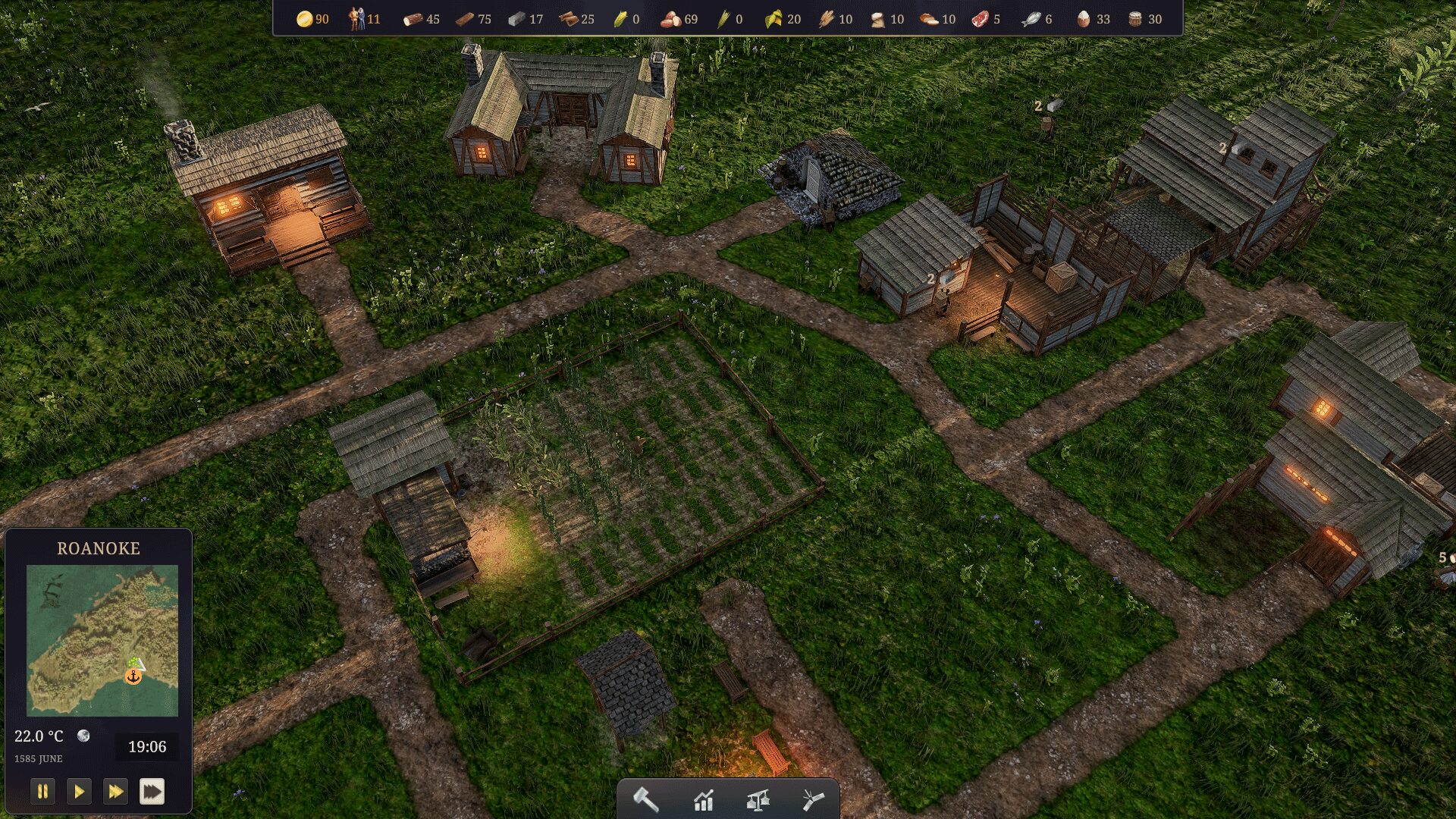Click the potatoes resource icon
Viewport: 1456px width, 819px height.
tap(670, 19)
